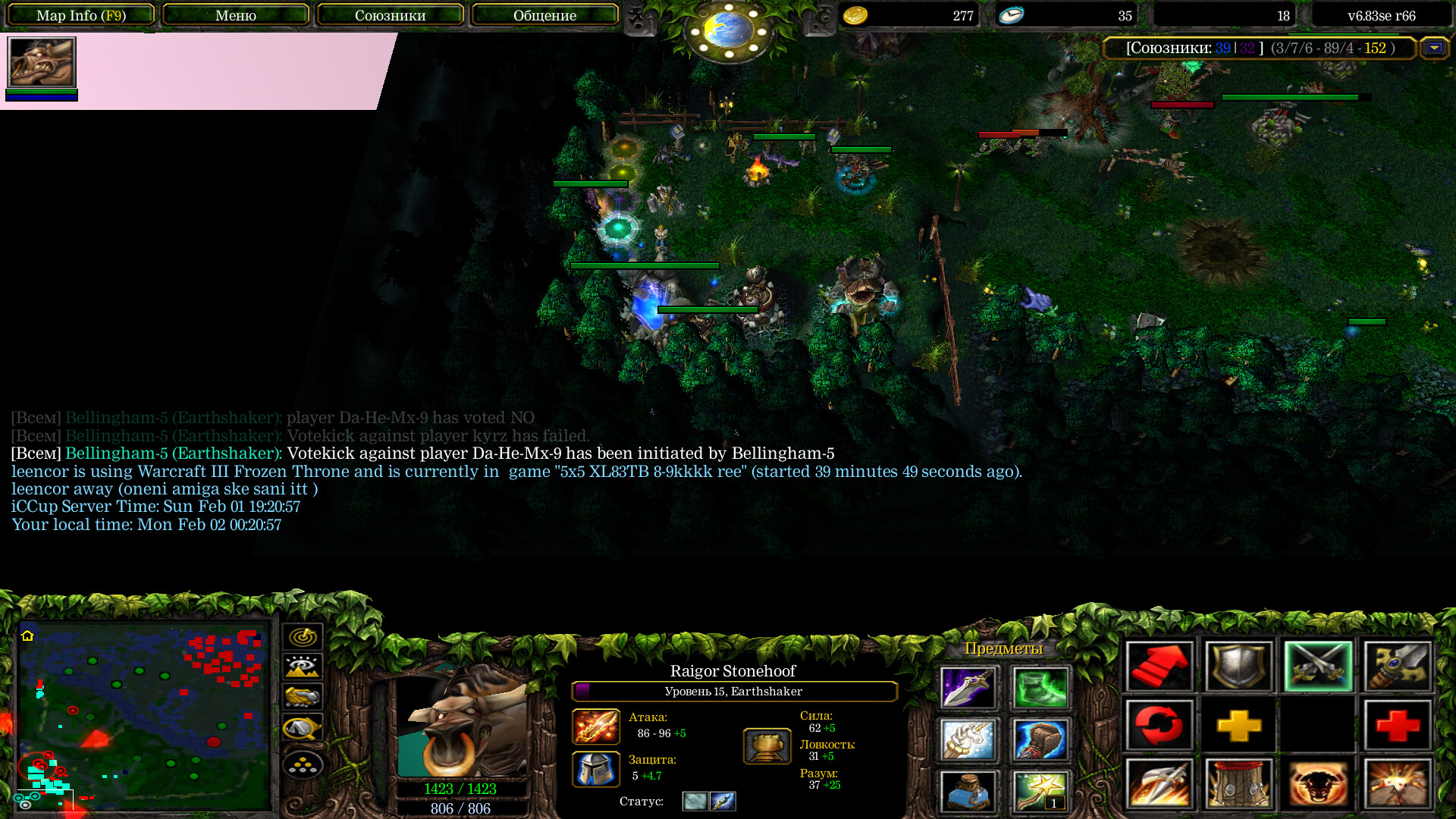The width and height of the screenshot is (1456, 819).
Task: Toggle minimap creep camp display button
Action: pyautogui.click(x=303, y=728)
